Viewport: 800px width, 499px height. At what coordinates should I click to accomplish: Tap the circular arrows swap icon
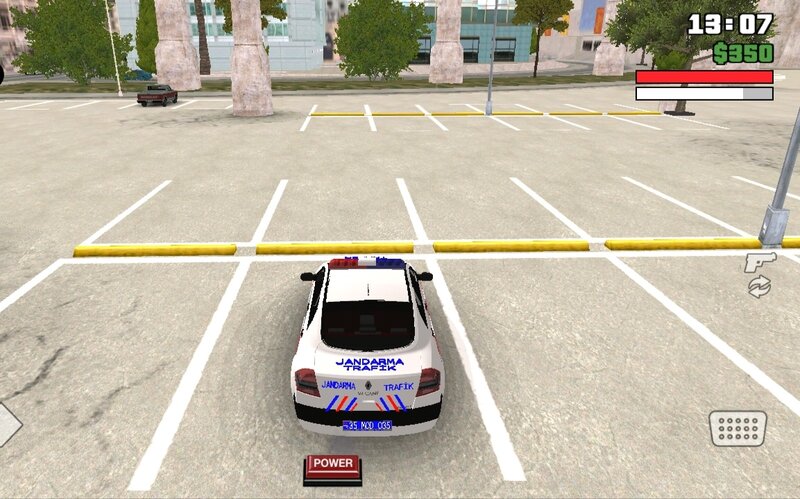pyautogui.click(x=759, y=287)
